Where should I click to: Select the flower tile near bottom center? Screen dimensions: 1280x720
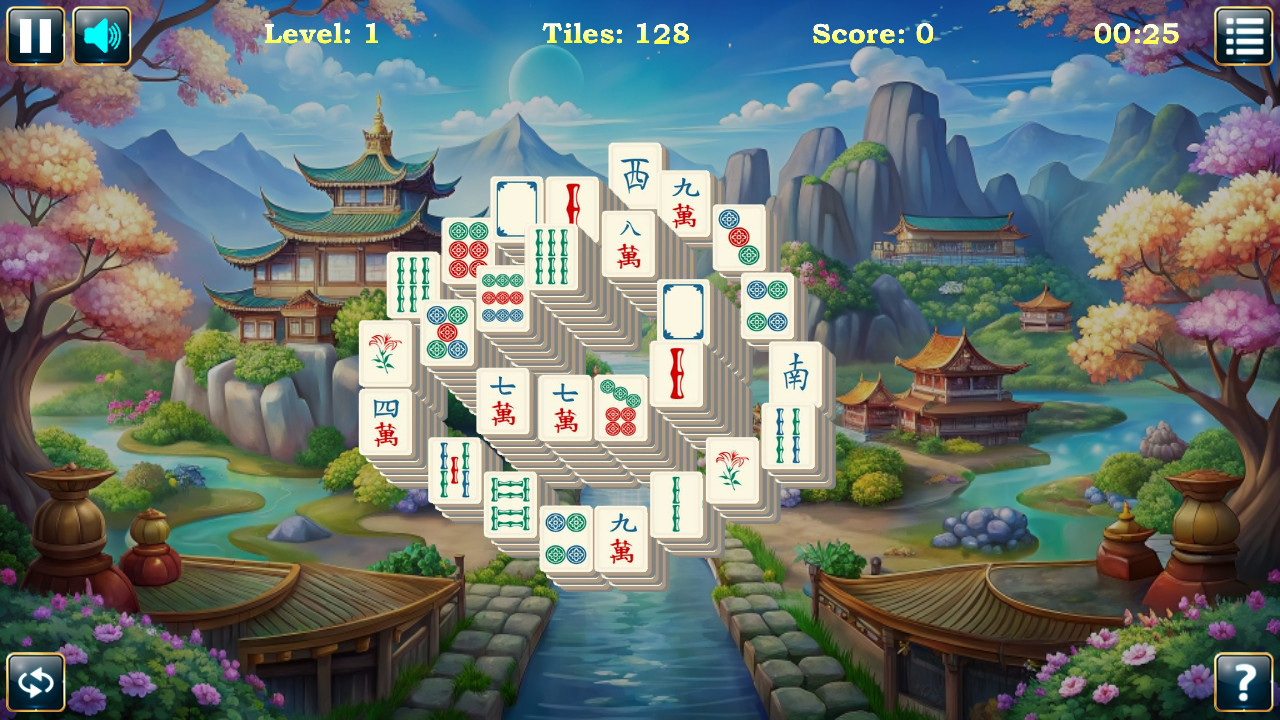(734, 470)
